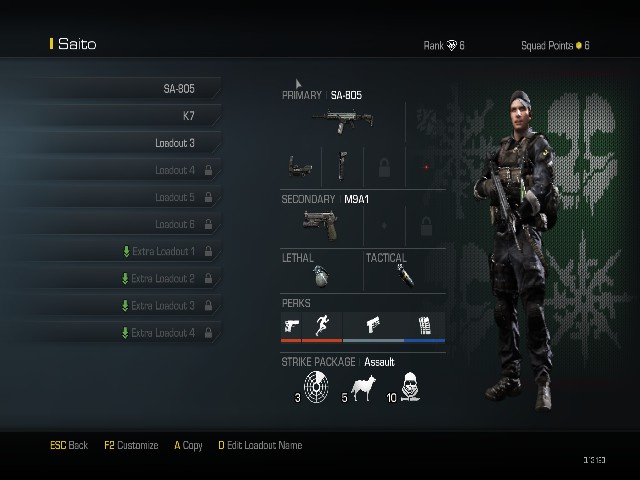Select the tactical grenade icon
The width and height of the screenshot is (640, 480).
click(x=405, y=276)
